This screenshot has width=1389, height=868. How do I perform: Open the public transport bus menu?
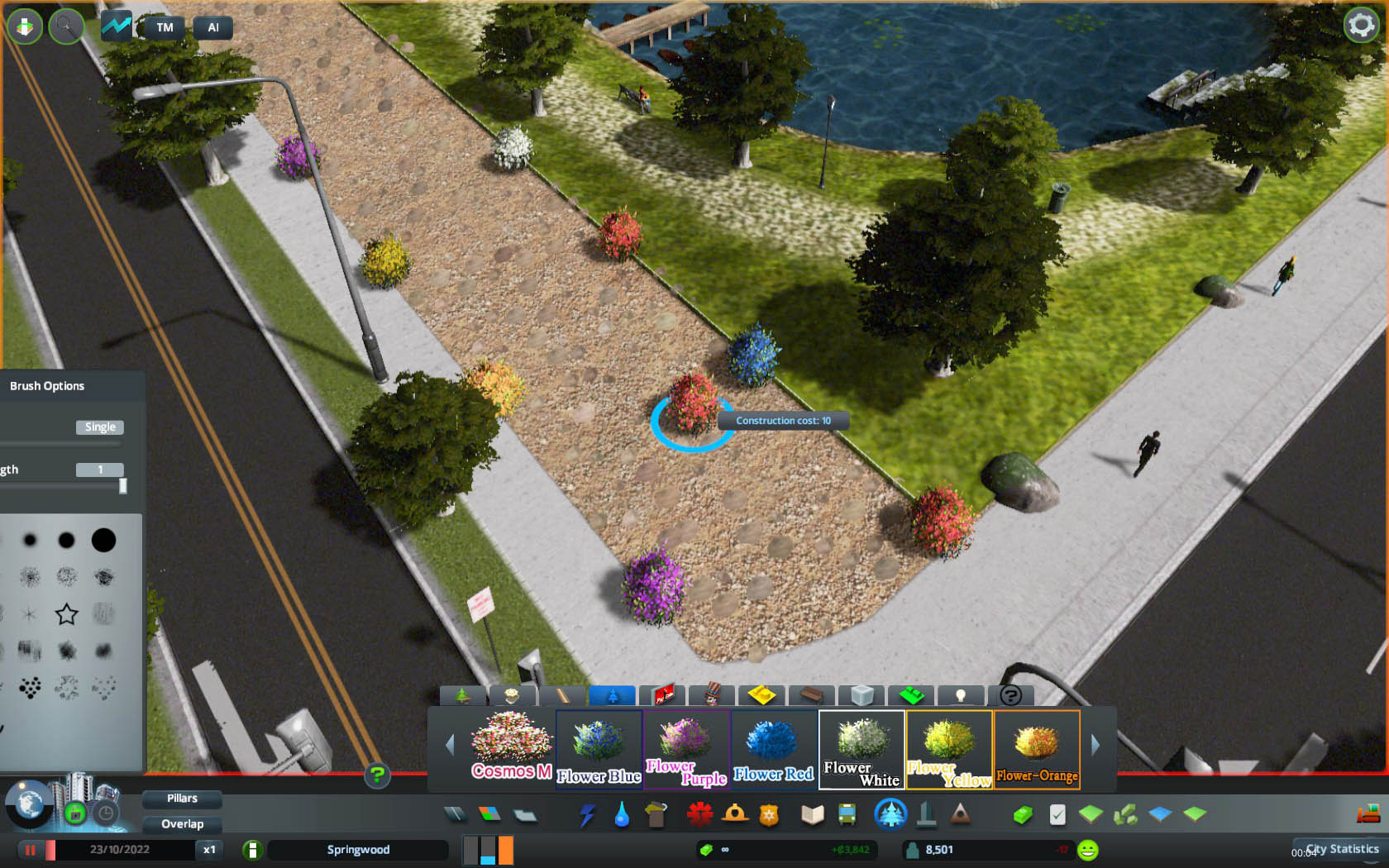pos(847,816)
